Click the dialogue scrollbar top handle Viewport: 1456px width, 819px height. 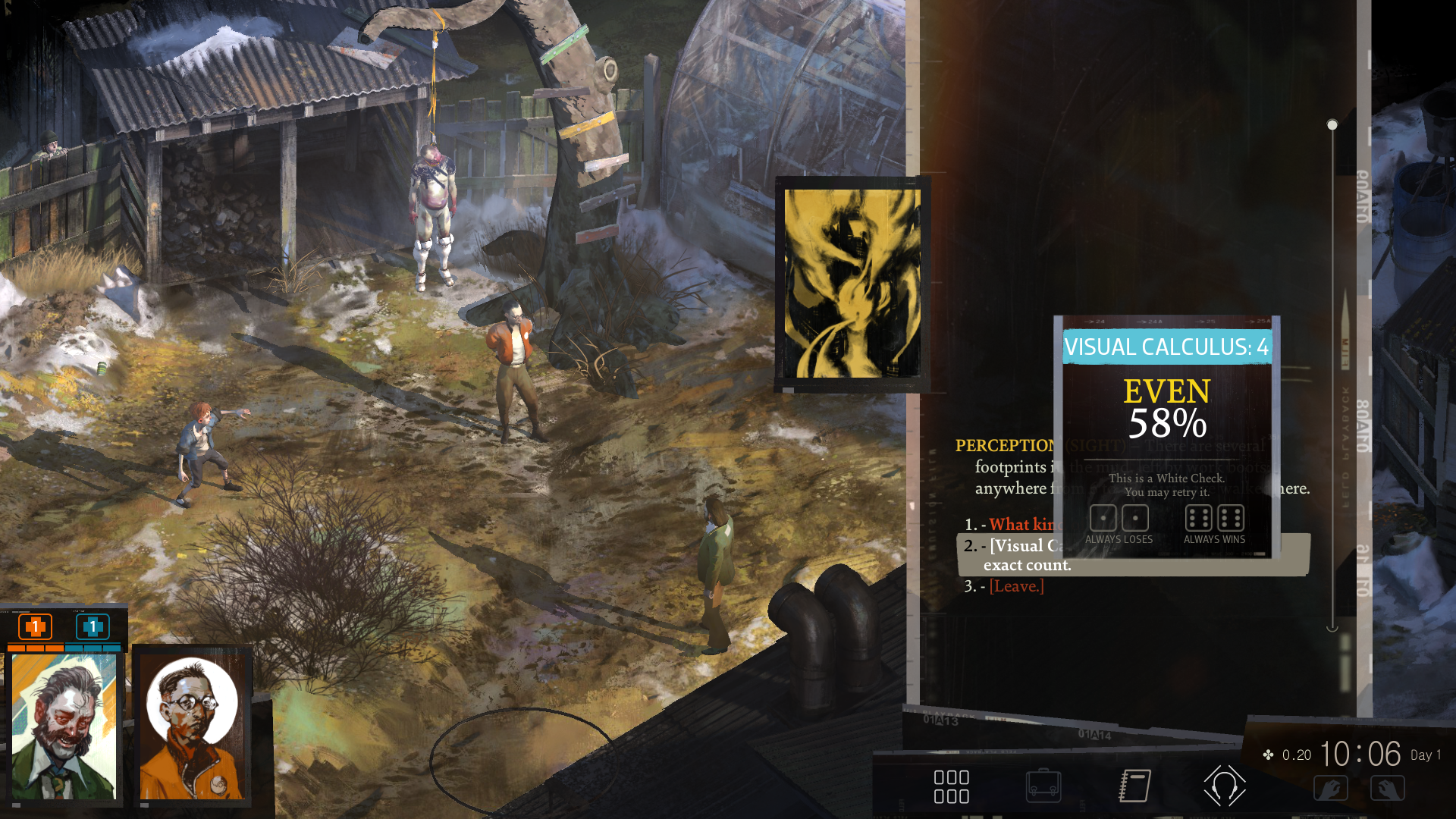point(1332,124)
